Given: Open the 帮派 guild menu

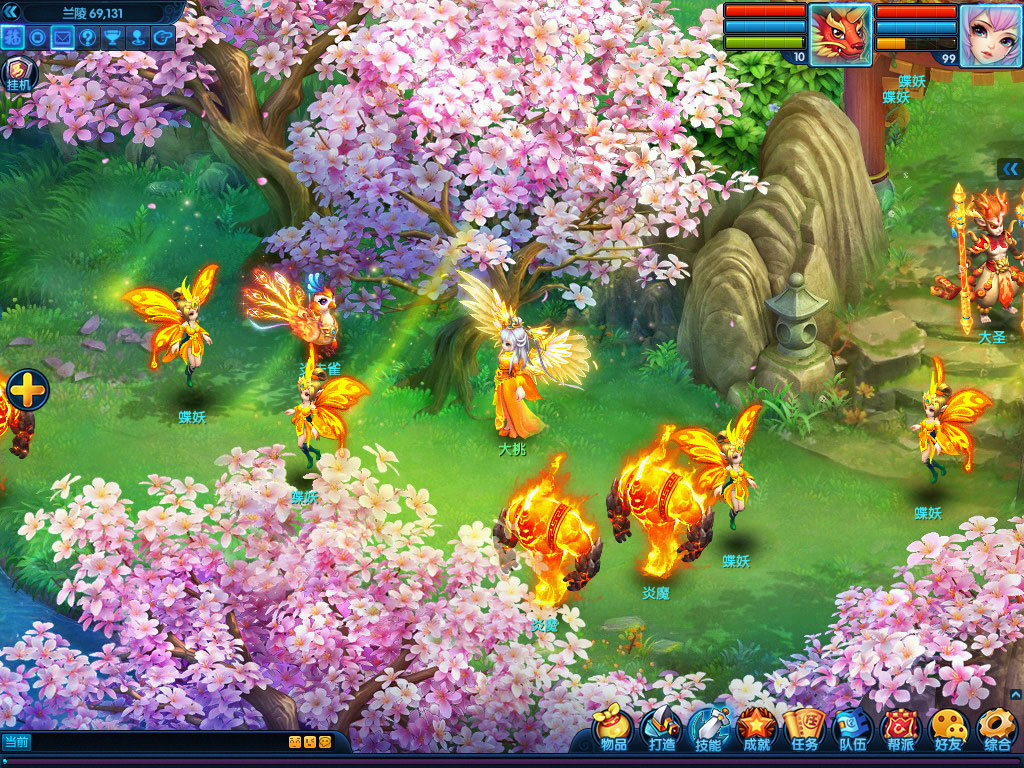Looking at the screenshot, I should pyautogui.click(x=901, y=729).
